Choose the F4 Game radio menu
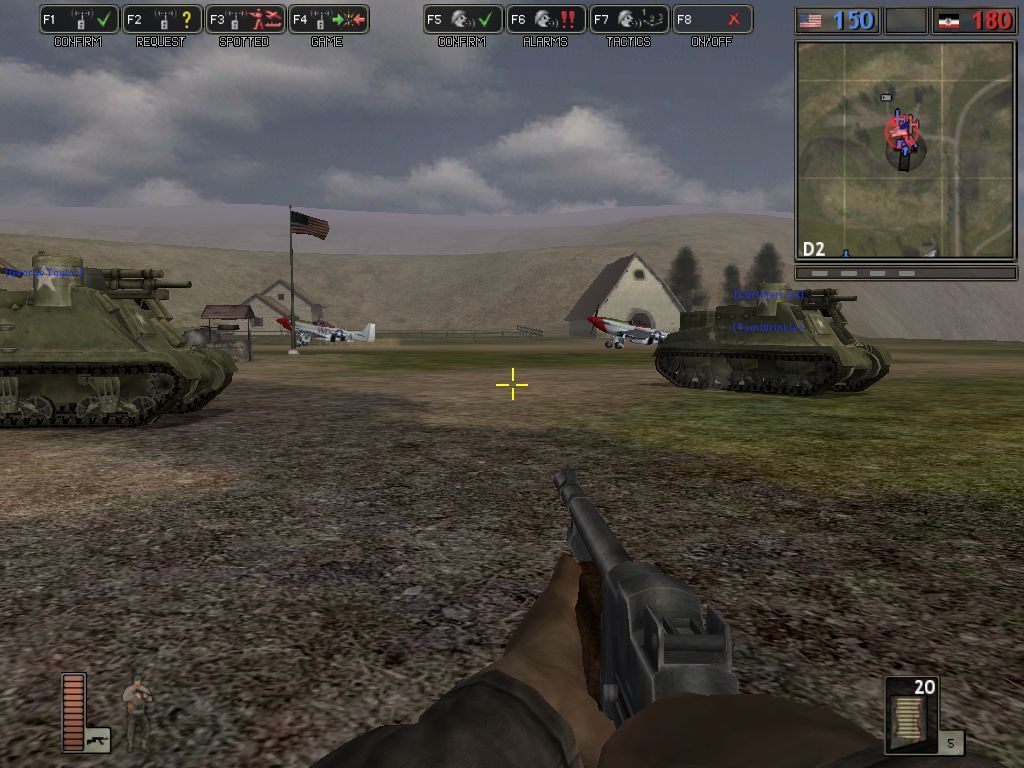 tap(329, 20)
